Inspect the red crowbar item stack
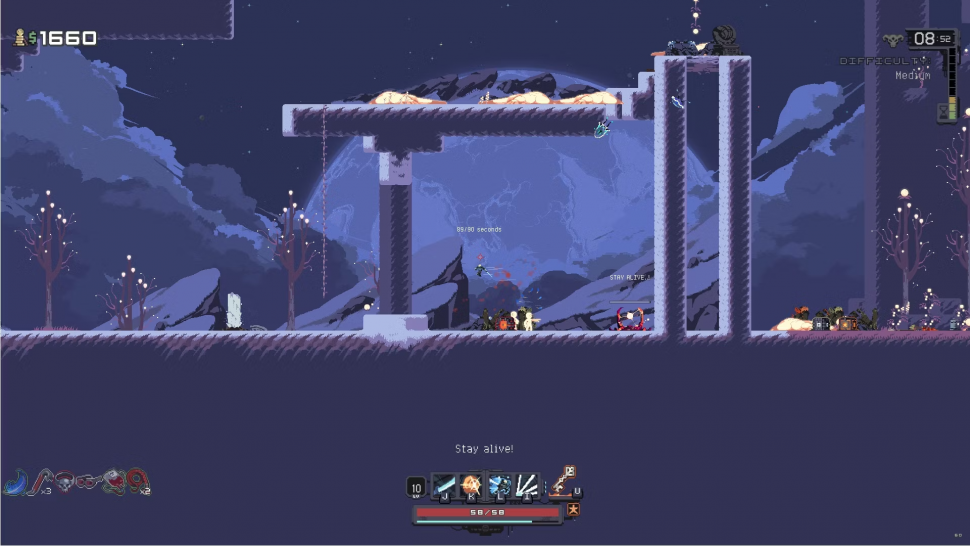Viewport: 970px width, 546px height. (x=40, y=482)
